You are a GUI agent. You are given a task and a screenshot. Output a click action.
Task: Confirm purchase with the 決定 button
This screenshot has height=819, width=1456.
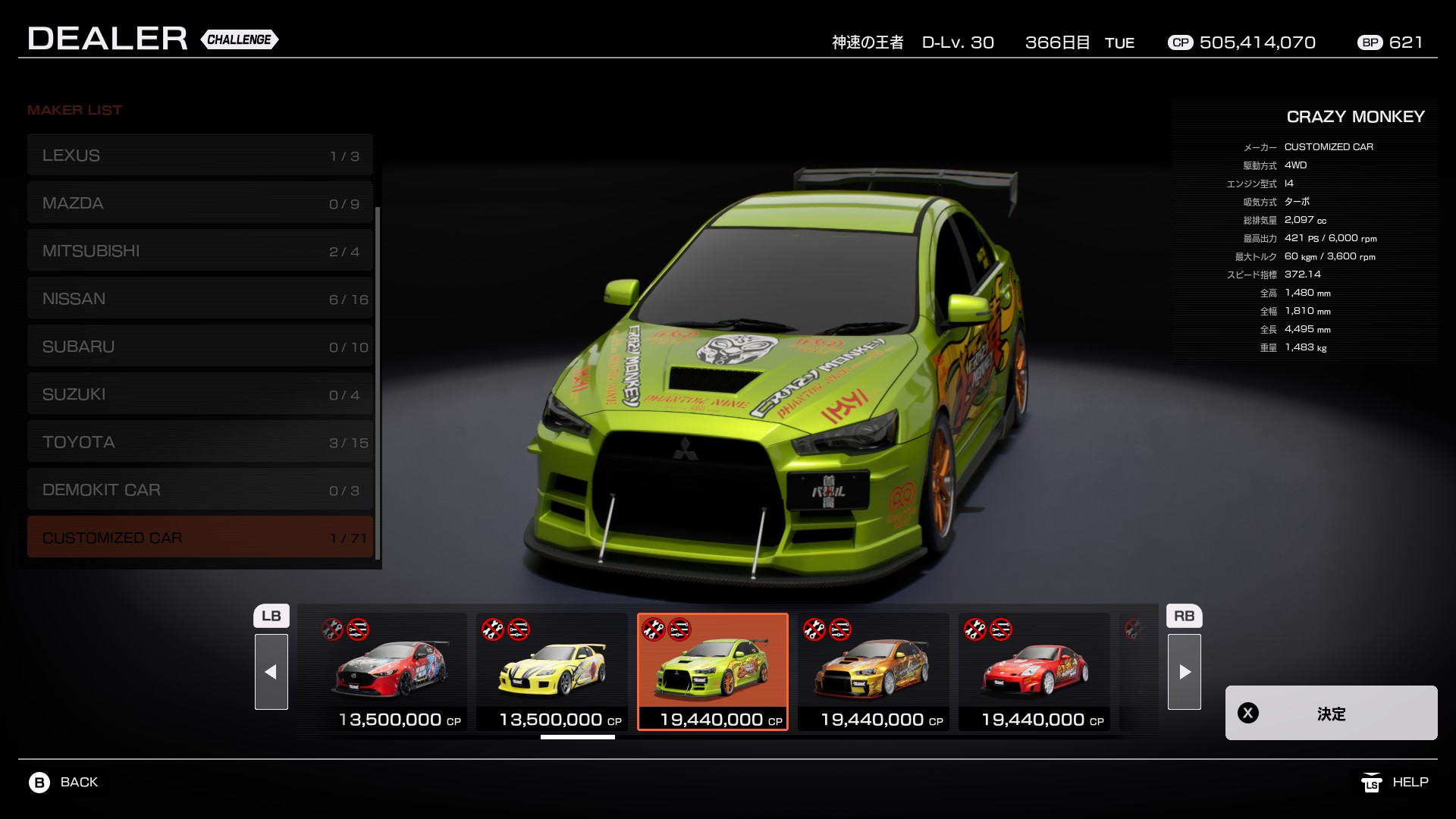pos(1331,713)
